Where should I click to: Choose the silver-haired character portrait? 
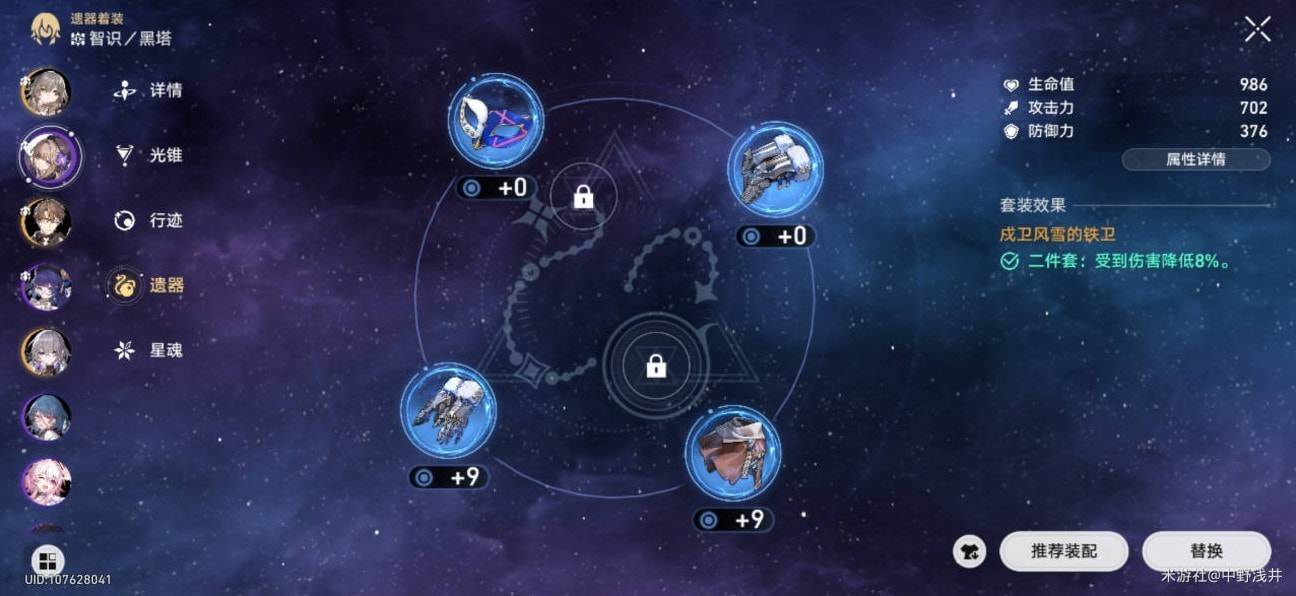point(46,351)
